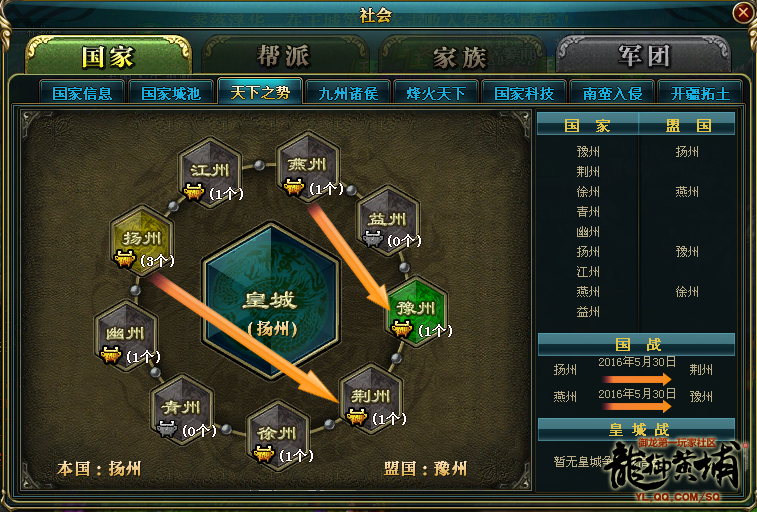
Task: Choose the 幽州 hexagon tile
Action: coord(125,334)
